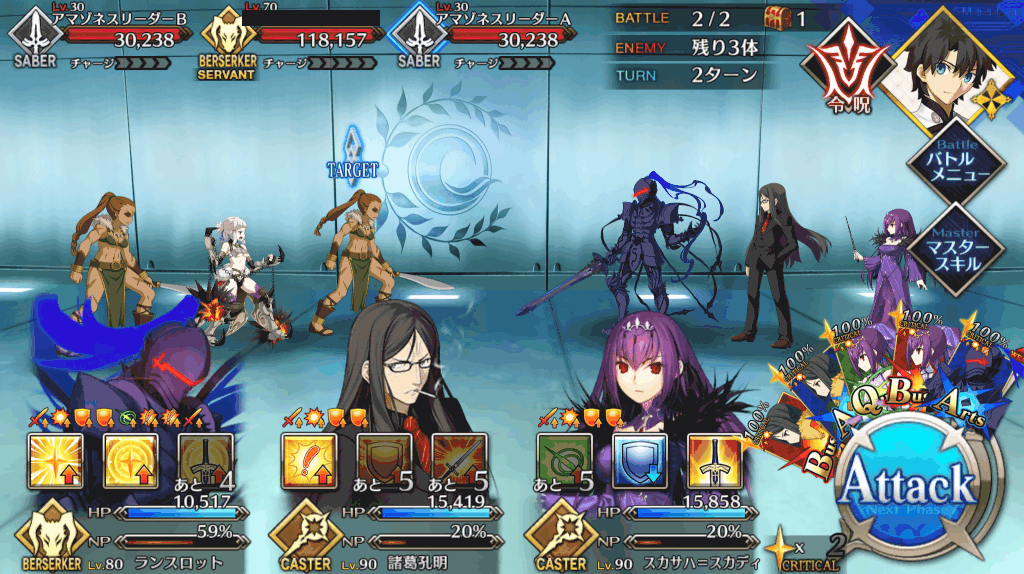
Task: Select Lancelot's sword skill on cooldown
Action: click(205, 459)
